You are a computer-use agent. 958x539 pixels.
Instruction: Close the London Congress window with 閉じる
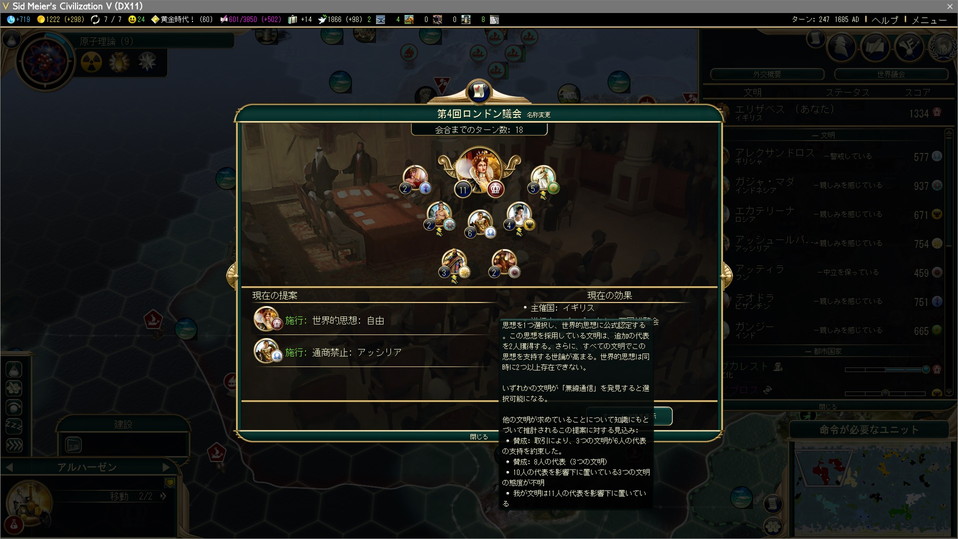point(480,436)
